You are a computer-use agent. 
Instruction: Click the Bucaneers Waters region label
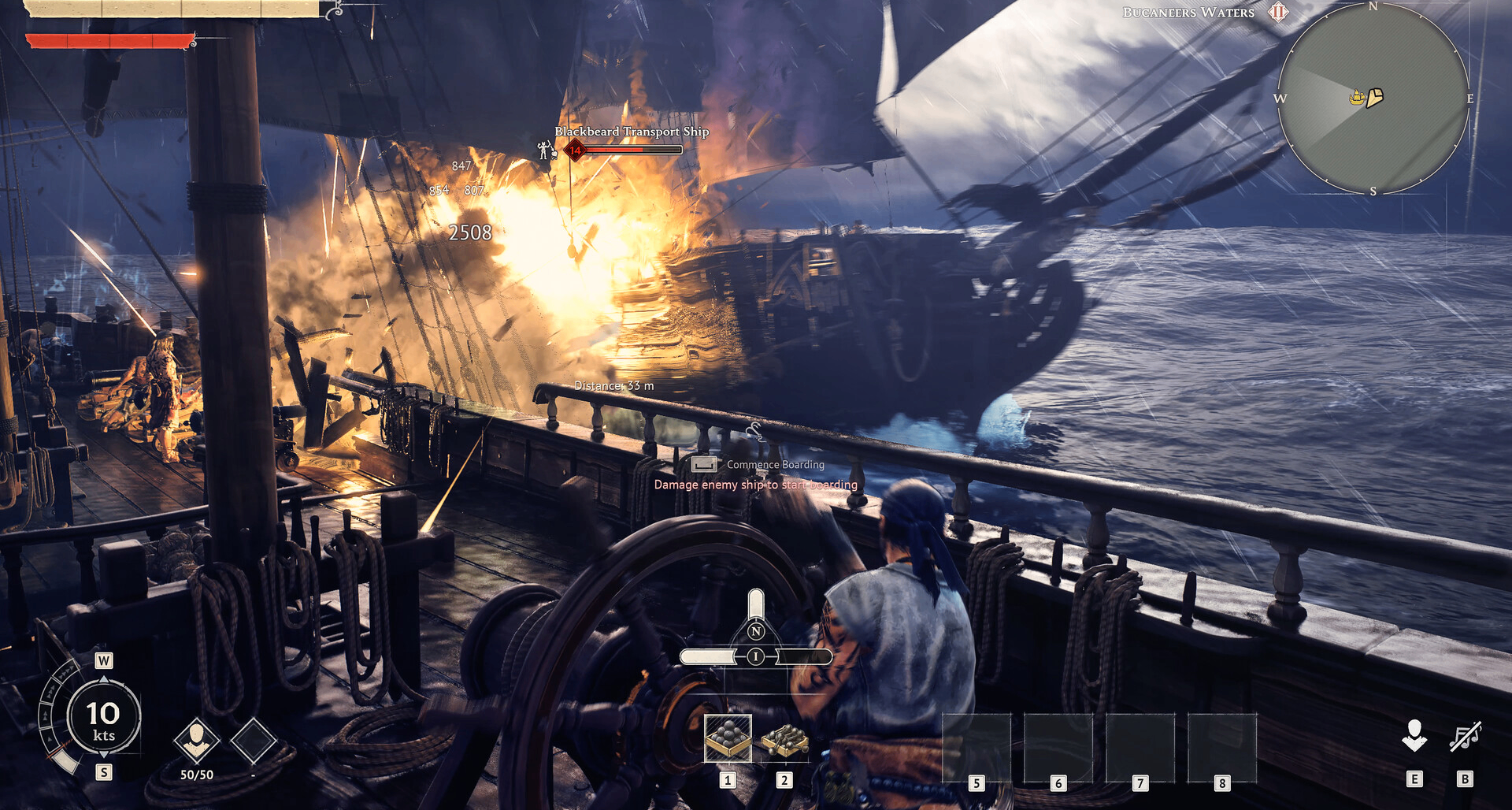pyautogui.click(x=1188, y=13)
